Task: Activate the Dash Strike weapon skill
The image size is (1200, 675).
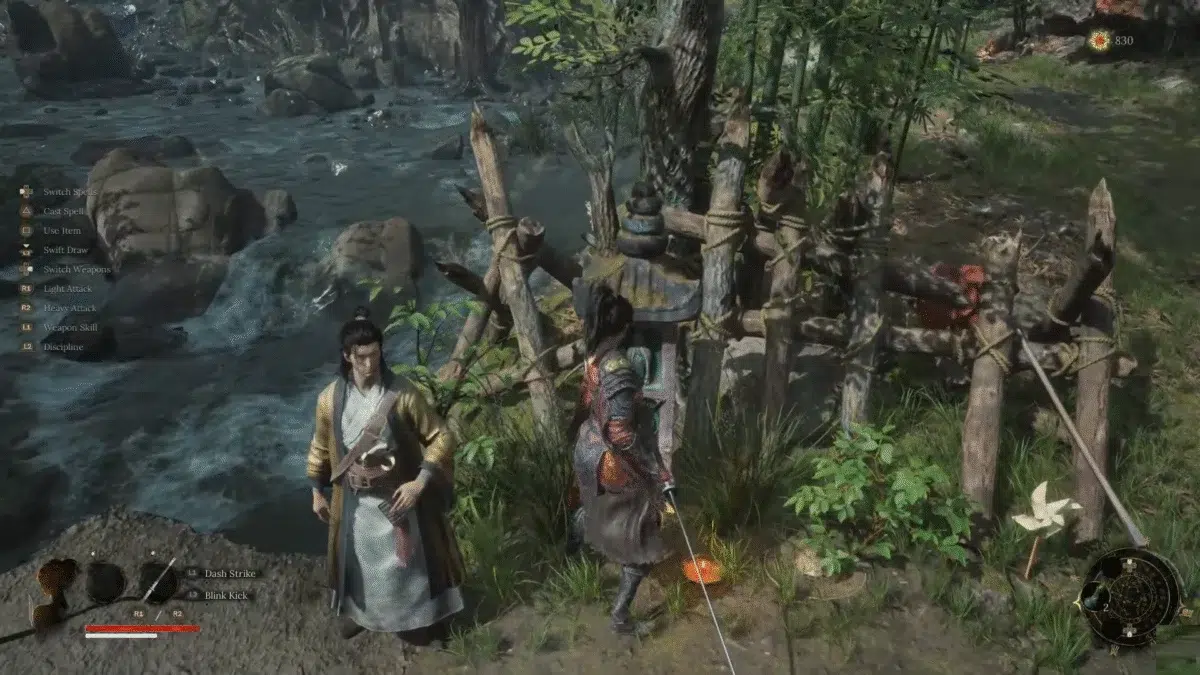Action: [x=230, y=574]
